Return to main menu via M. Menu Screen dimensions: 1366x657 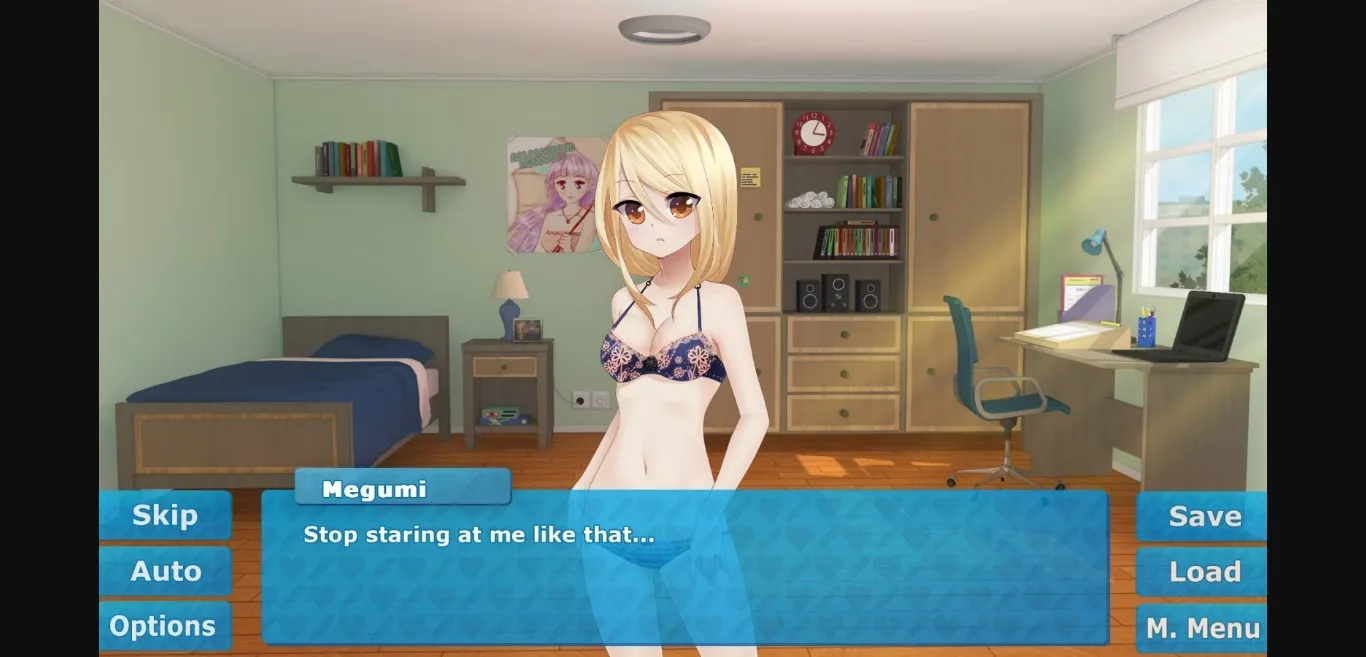pos(1203,628)
